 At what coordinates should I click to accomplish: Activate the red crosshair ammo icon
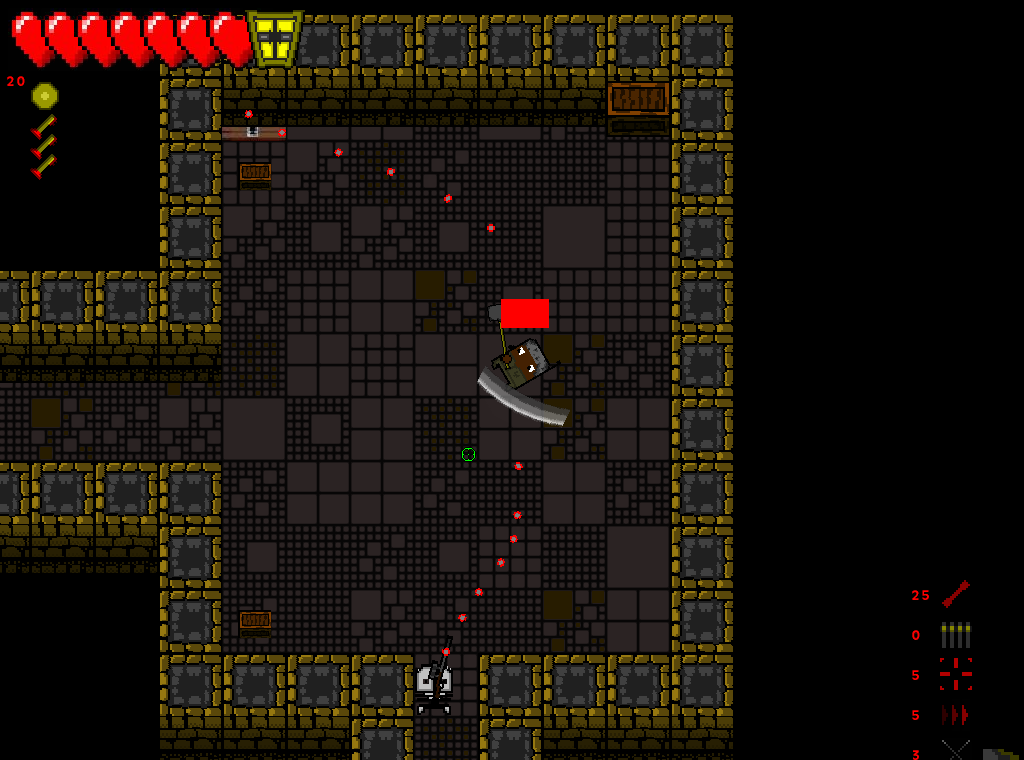click(956, 674)
